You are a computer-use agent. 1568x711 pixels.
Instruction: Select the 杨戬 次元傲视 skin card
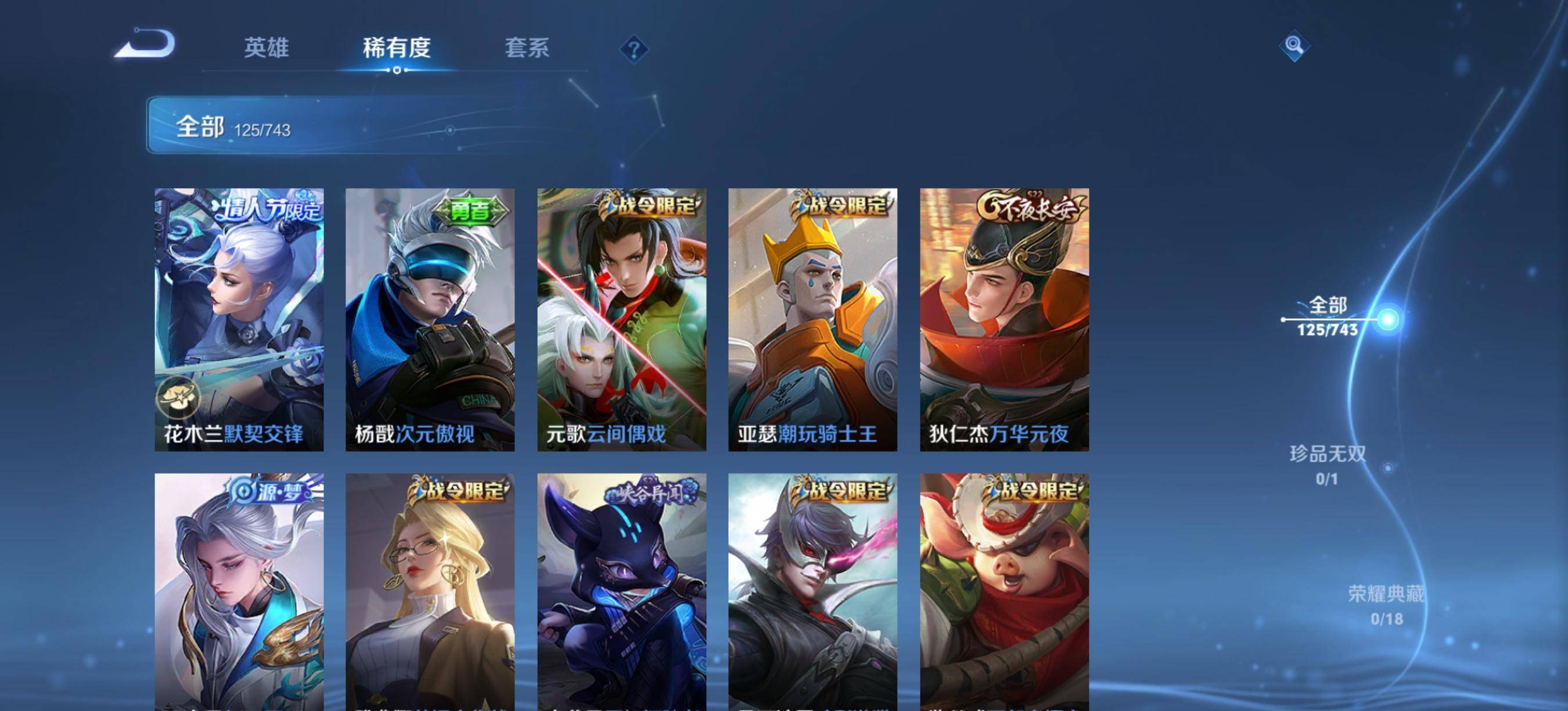(x=430, y=319)
